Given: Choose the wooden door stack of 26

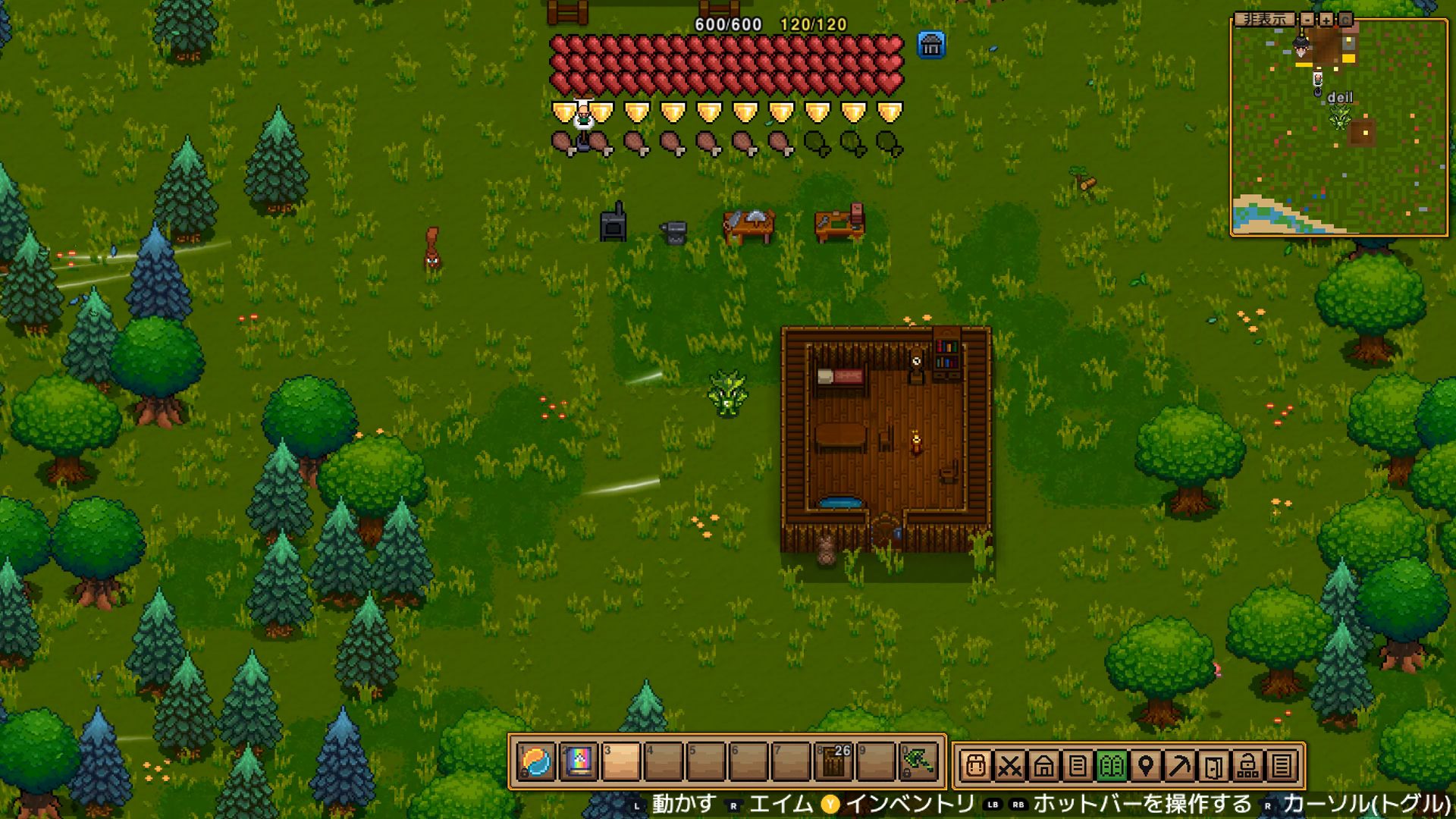Looking at the screenshot, I should (x=834, y=761).
